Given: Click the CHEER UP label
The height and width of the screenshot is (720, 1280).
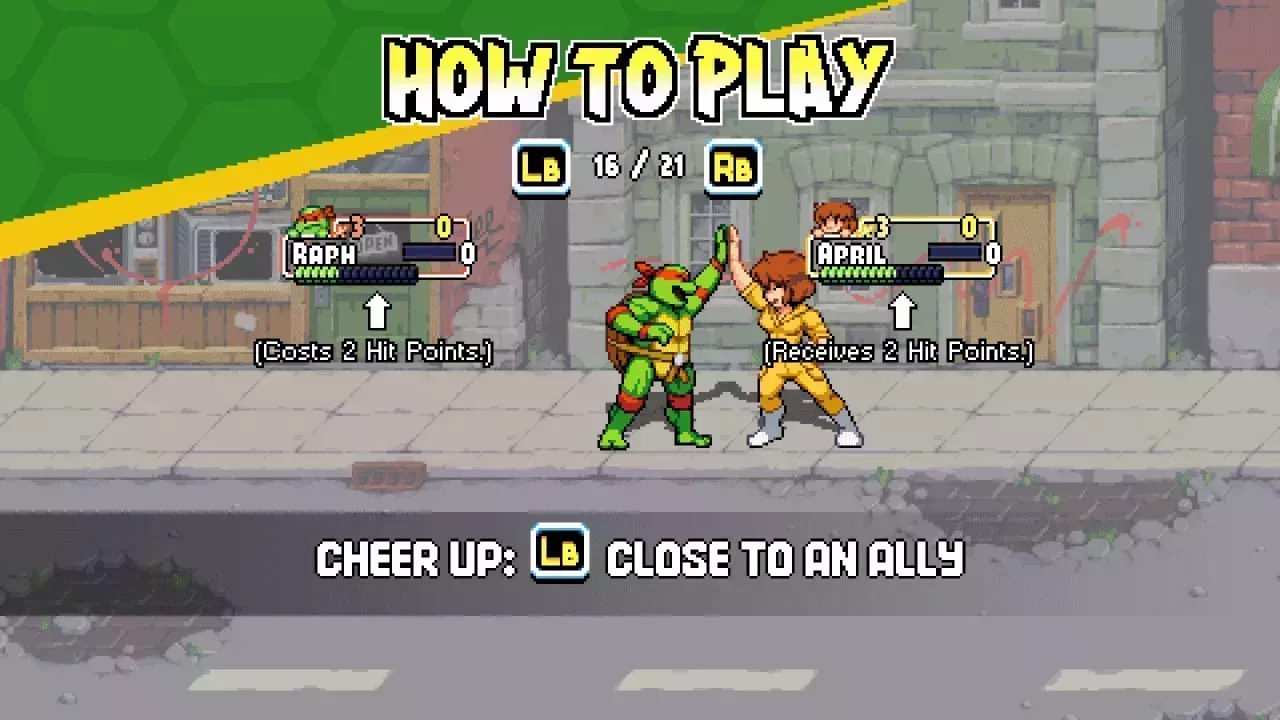Looking at the screenshot, I should tap(411, 559).
